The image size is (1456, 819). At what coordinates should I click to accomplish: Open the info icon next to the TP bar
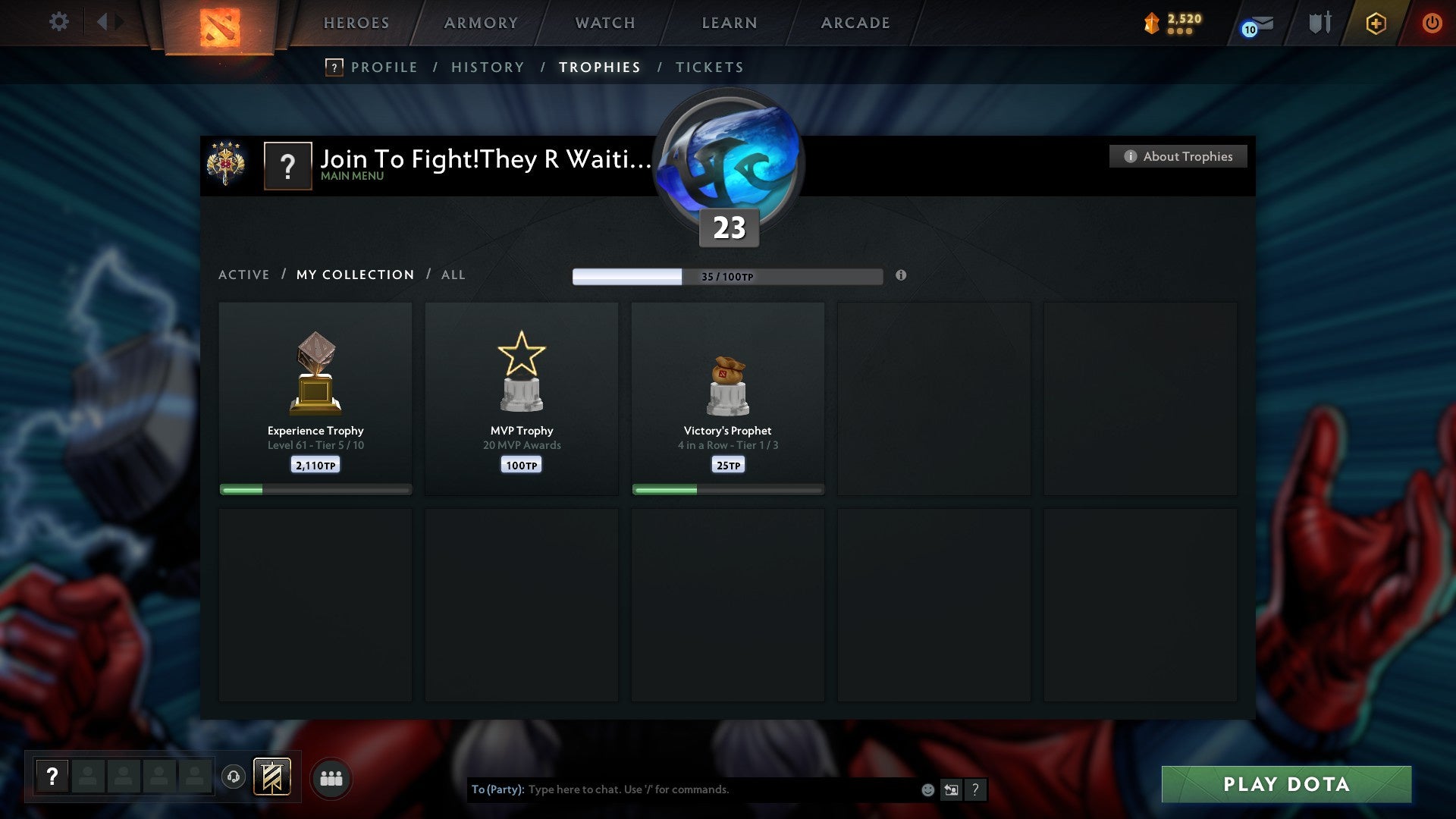tap(901, 277)
